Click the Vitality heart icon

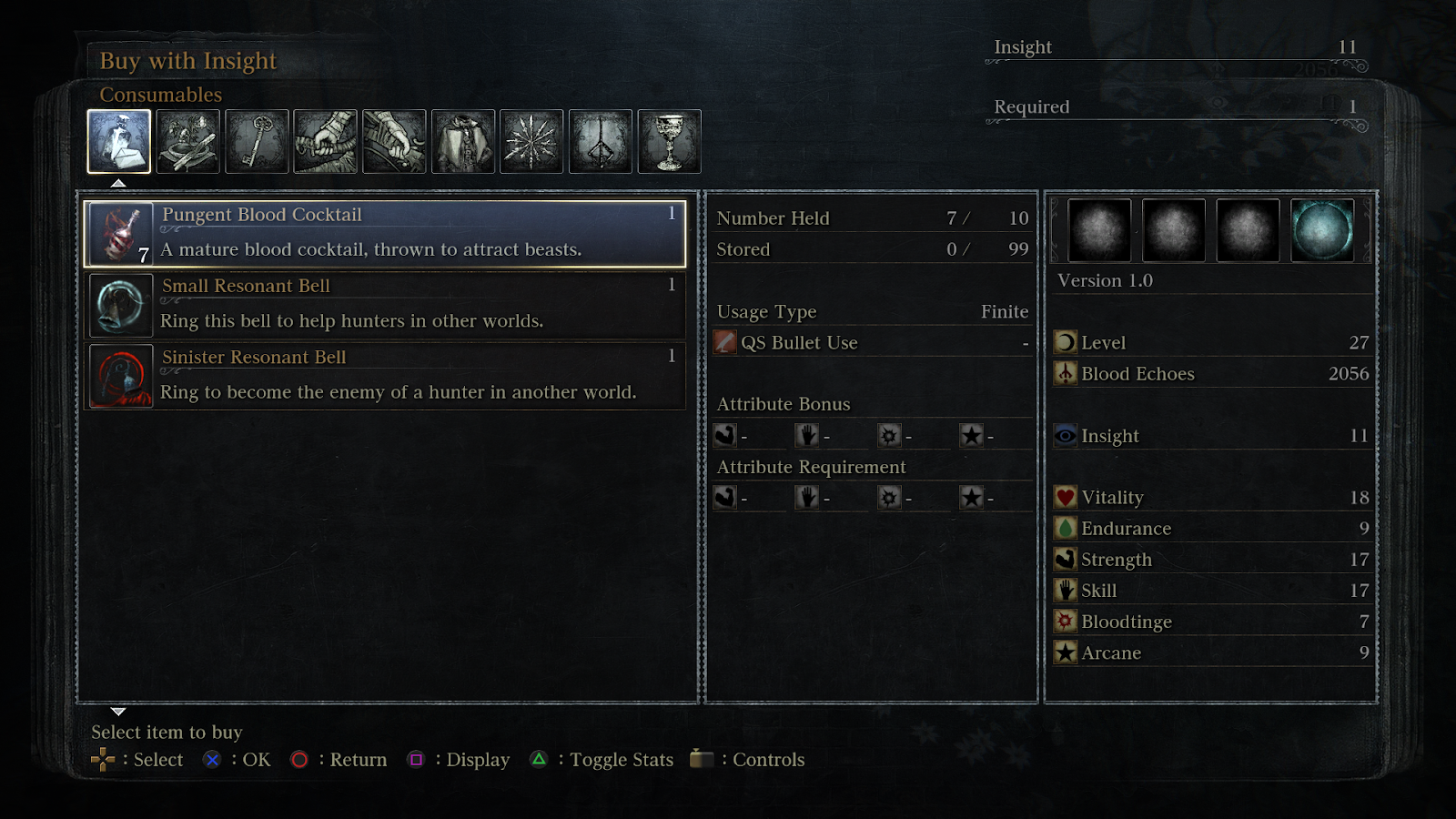click(x=1067, y=497)
